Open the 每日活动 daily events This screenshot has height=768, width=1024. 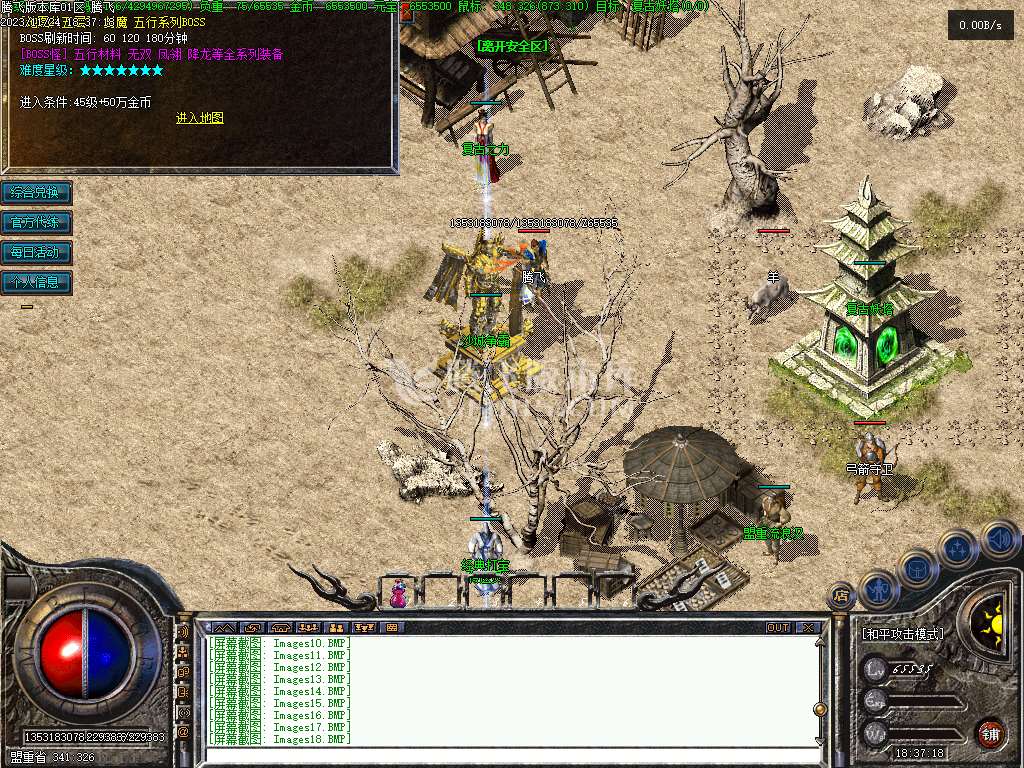(x=36, y=252)
